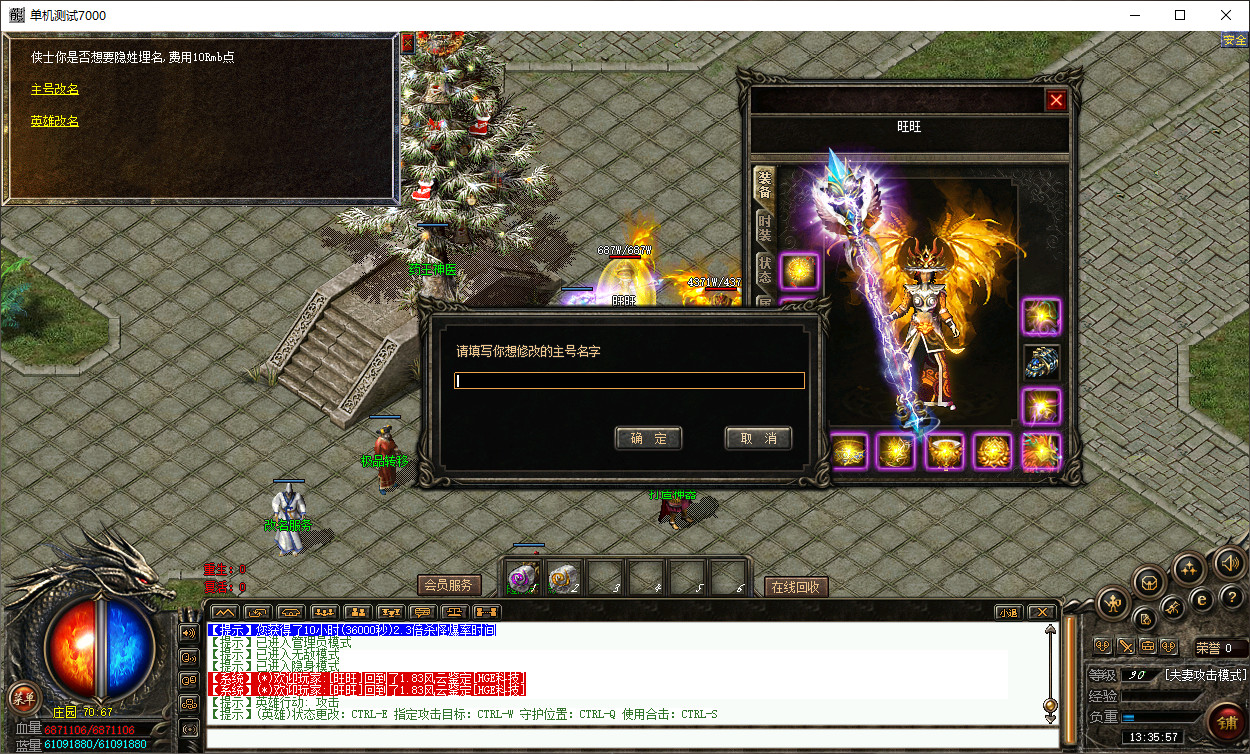Close the NPC dialogue box
This screenshot has width=1250, height=754.
coord(407,43)
